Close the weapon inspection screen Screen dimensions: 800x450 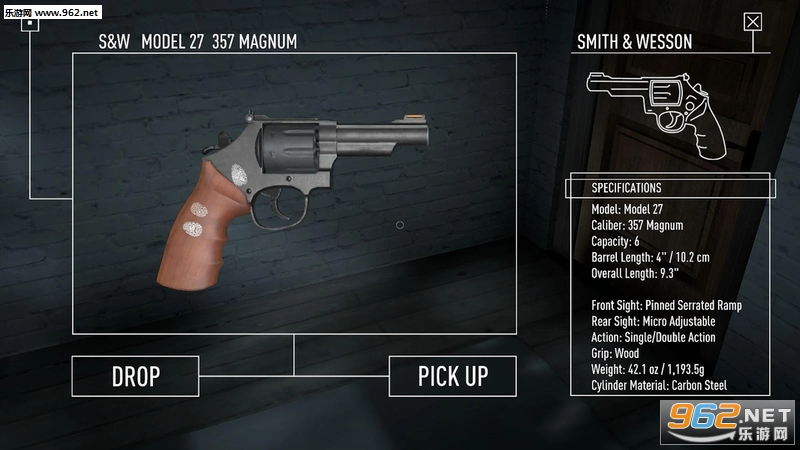click(x=753, y=22)
